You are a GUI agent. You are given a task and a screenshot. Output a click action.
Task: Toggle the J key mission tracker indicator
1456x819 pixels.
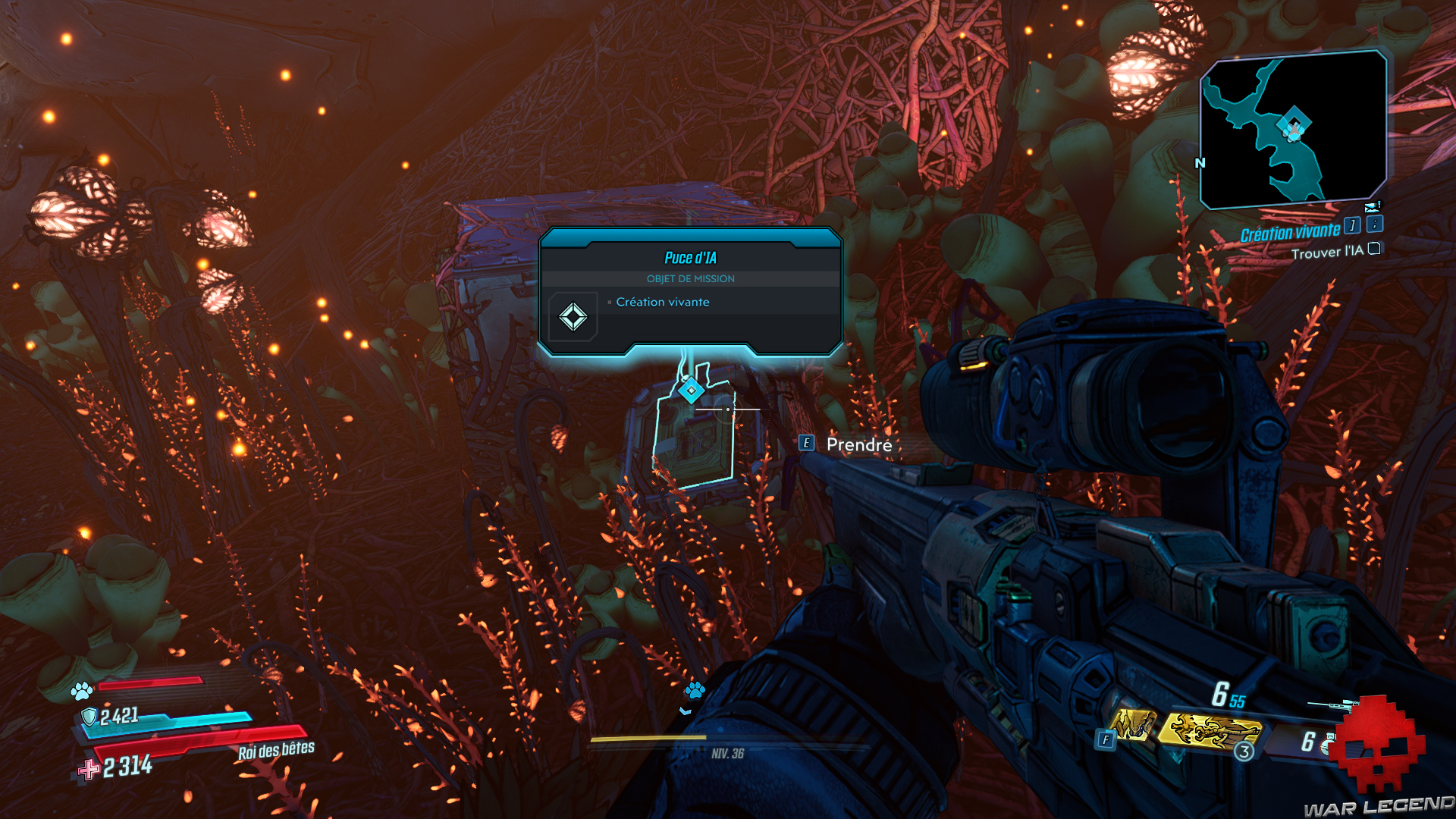(x=1352, y=224)
